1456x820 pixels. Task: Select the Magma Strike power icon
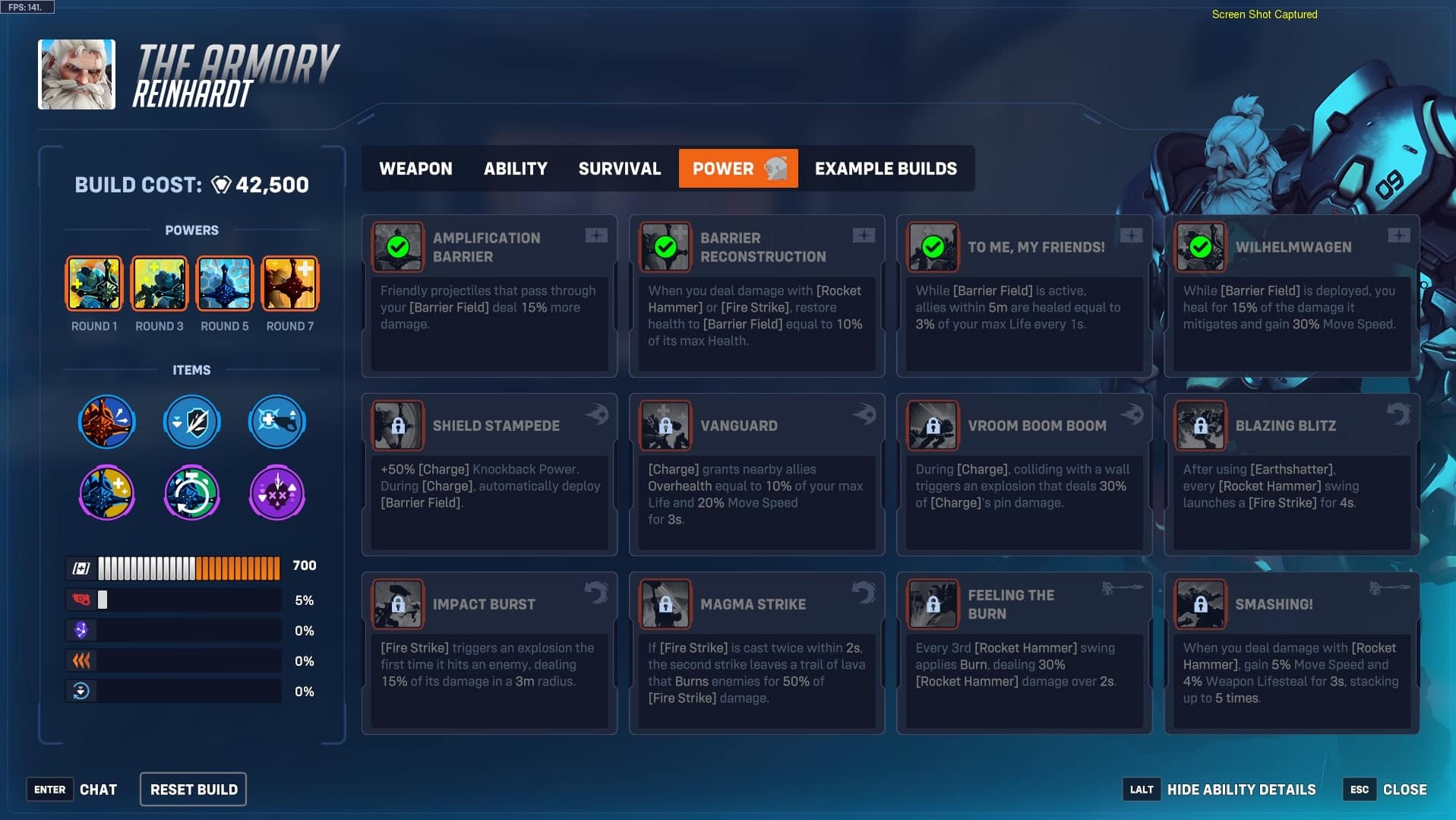pos(665,605)
